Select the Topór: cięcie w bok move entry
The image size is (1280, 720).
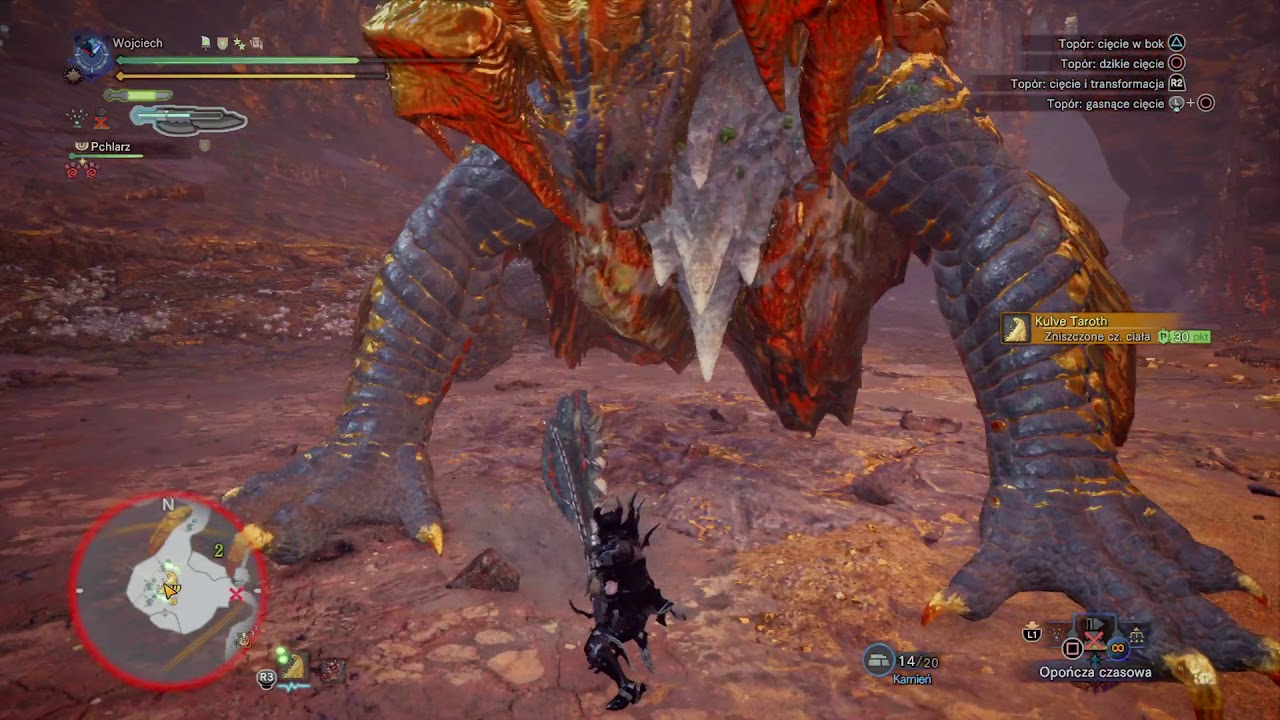click(x=1108, y=42)
